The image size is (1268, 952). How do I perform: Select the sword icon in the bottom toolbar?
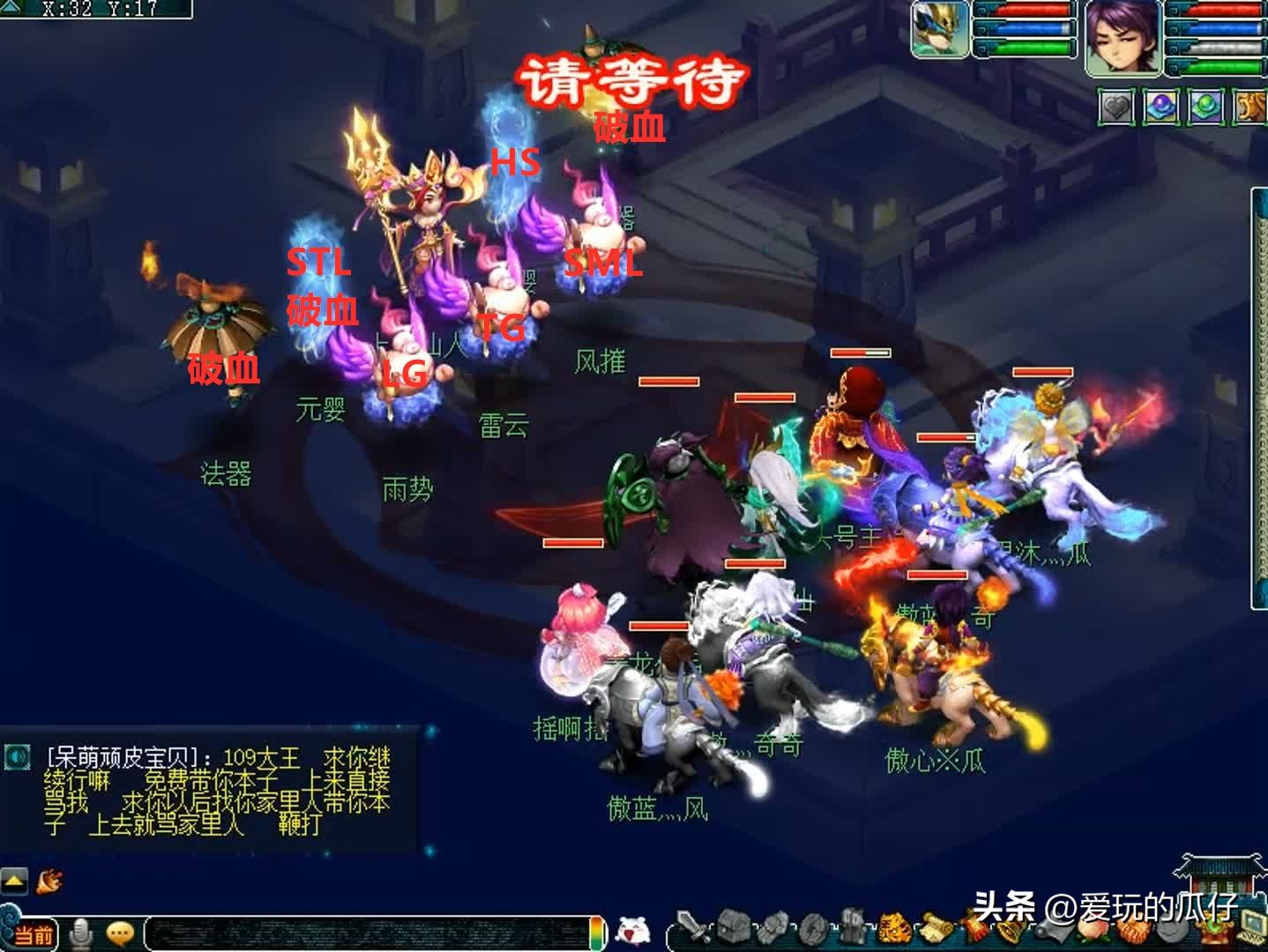pyautogui.click(x=694, y=930)
